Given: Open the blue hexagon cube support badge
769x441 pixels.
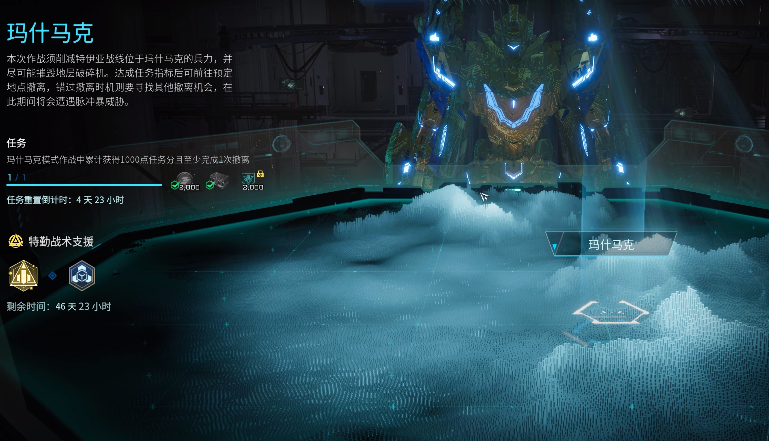Looking at the screenshot, I should point(81,273).
